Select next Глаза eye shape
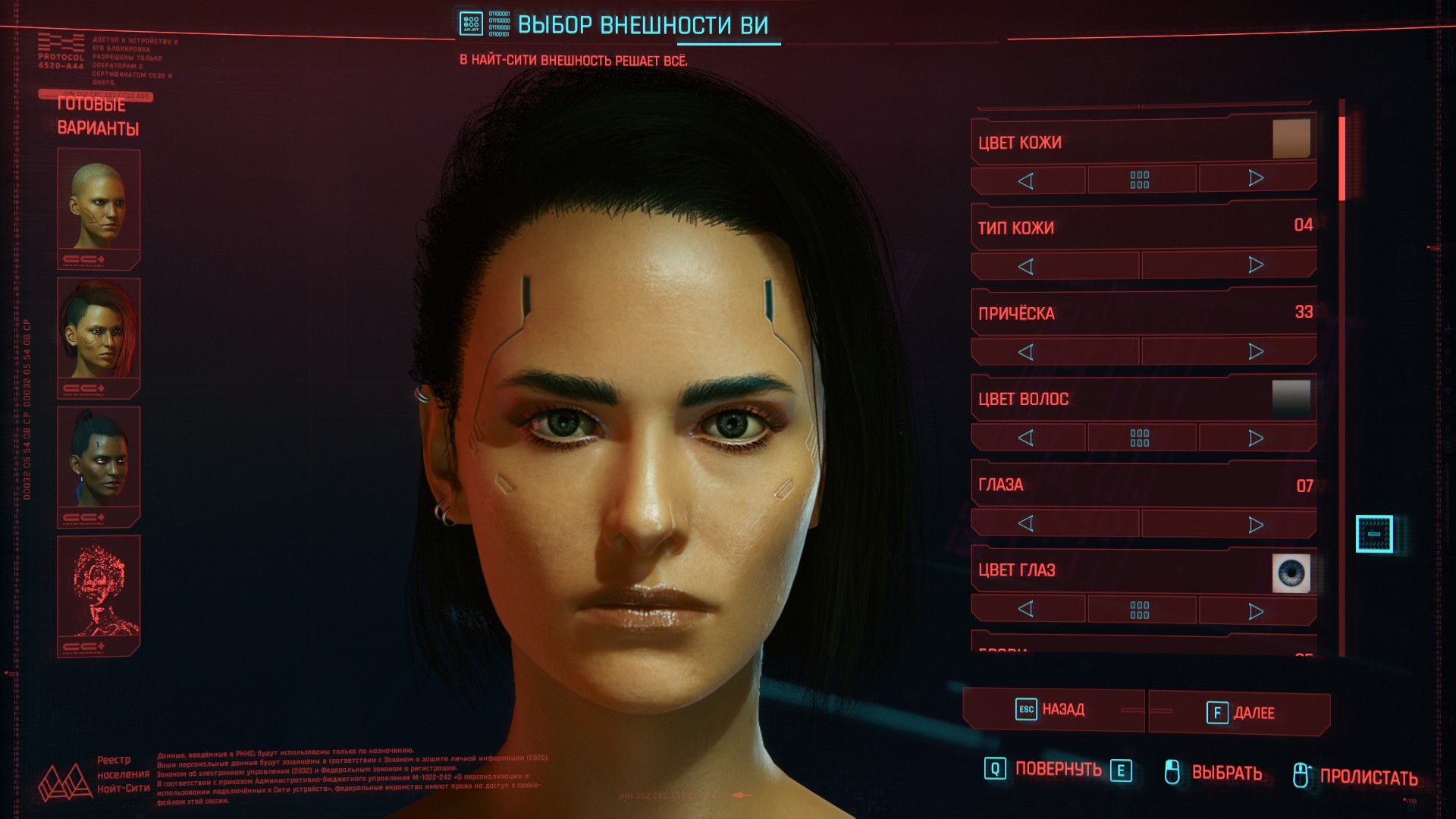Viewport: 1456px width, 819px height. click(1256, 525)
